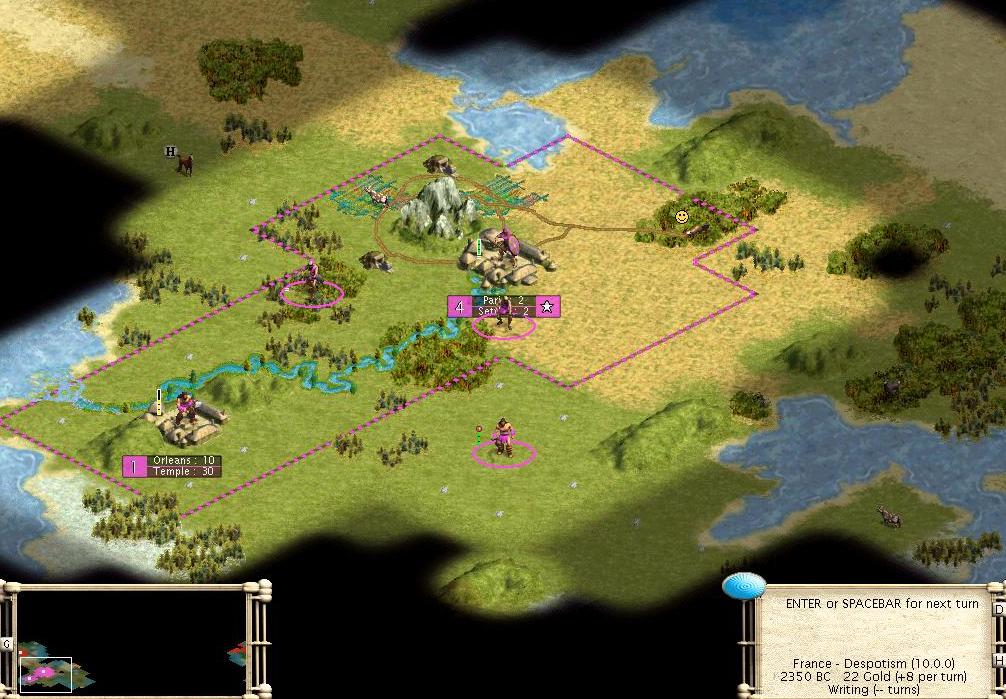Image resolution: width=1006 pixels, height=699 pixels.
Task: Click the H button on the info box
Action: pos(998,662)
